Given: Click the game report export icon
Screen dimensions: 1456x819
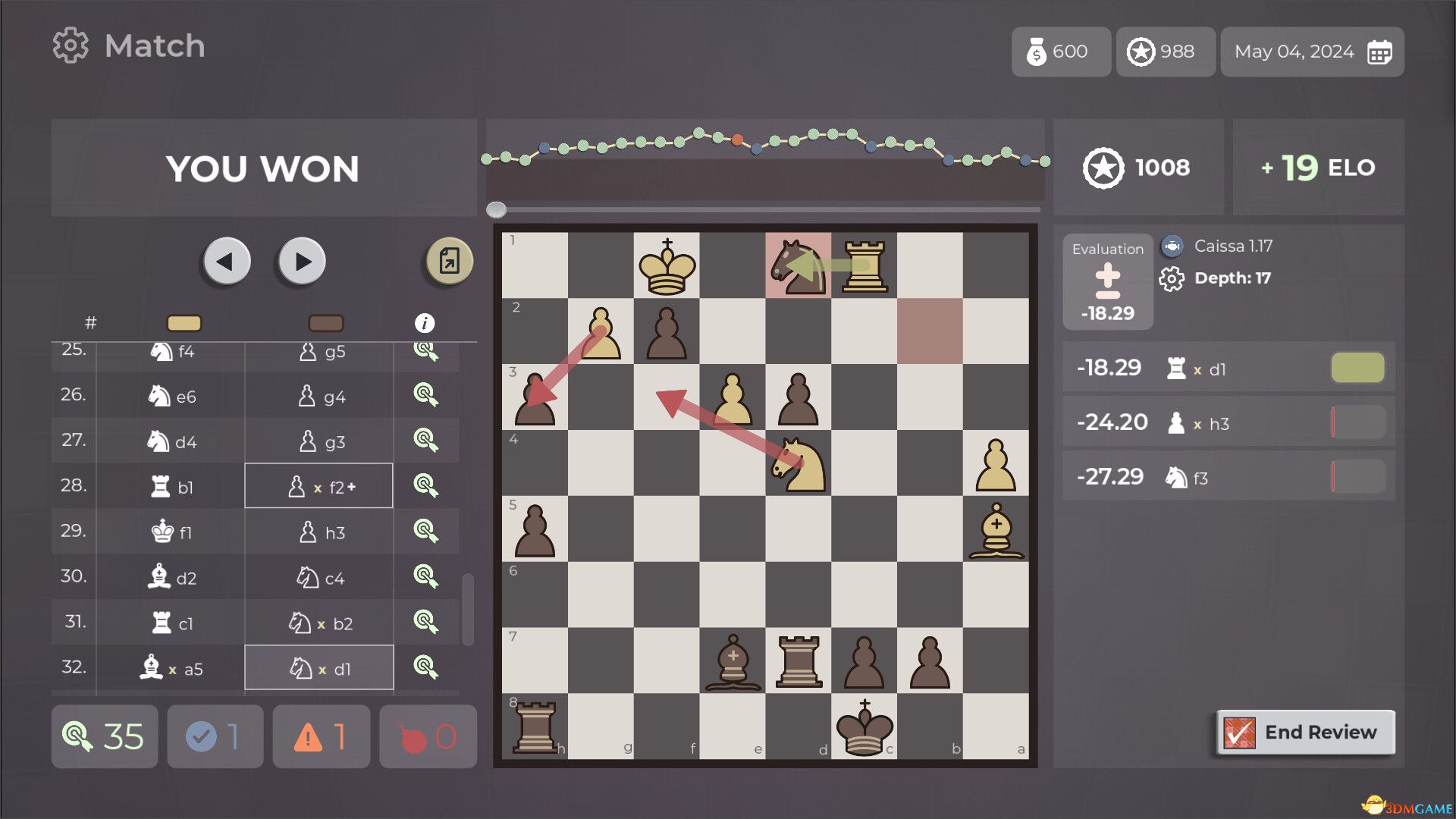Looking at the screenshot, I should tap(447, 260).
